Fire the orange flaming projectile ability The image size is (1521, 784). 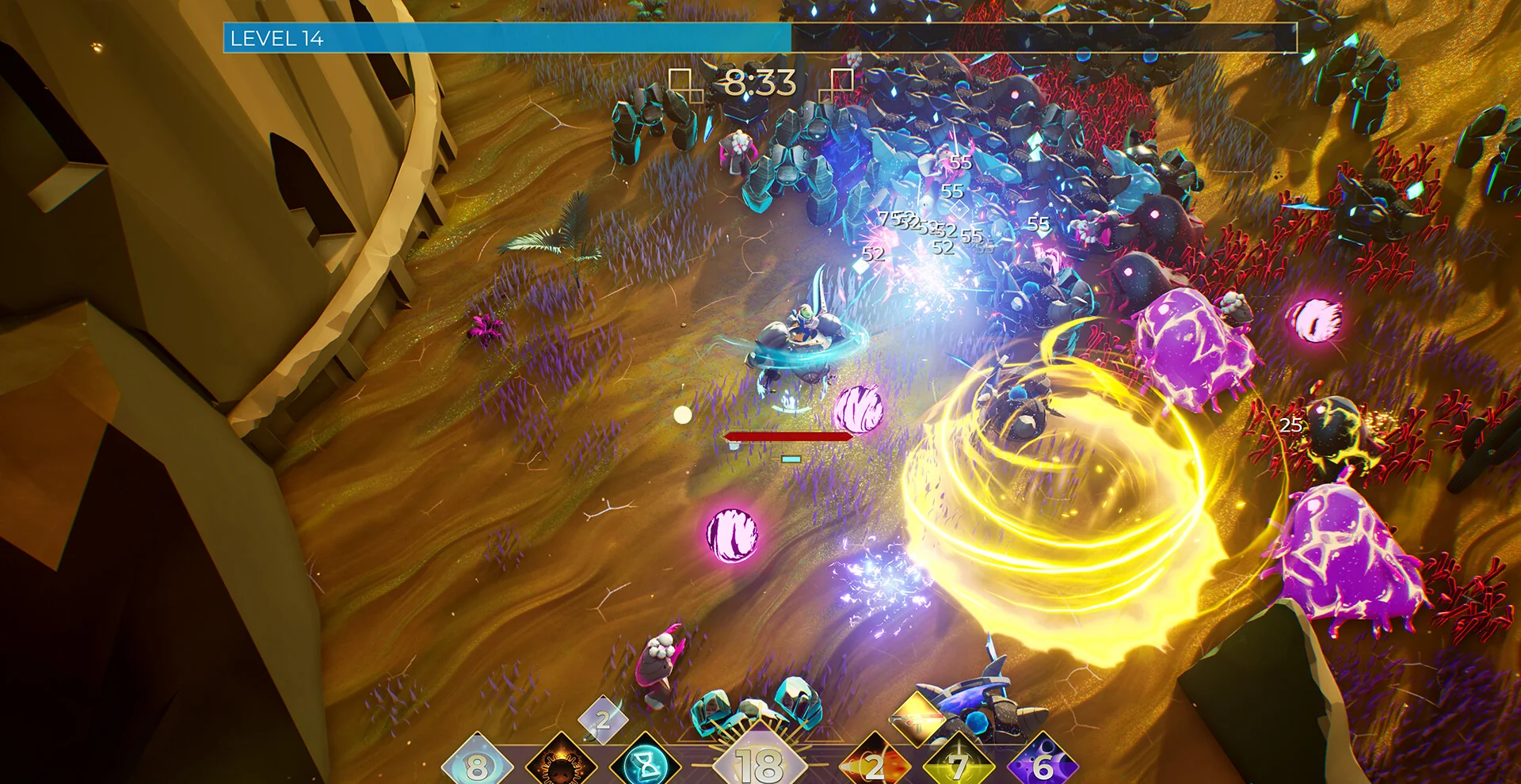click(x=874, y=766)
